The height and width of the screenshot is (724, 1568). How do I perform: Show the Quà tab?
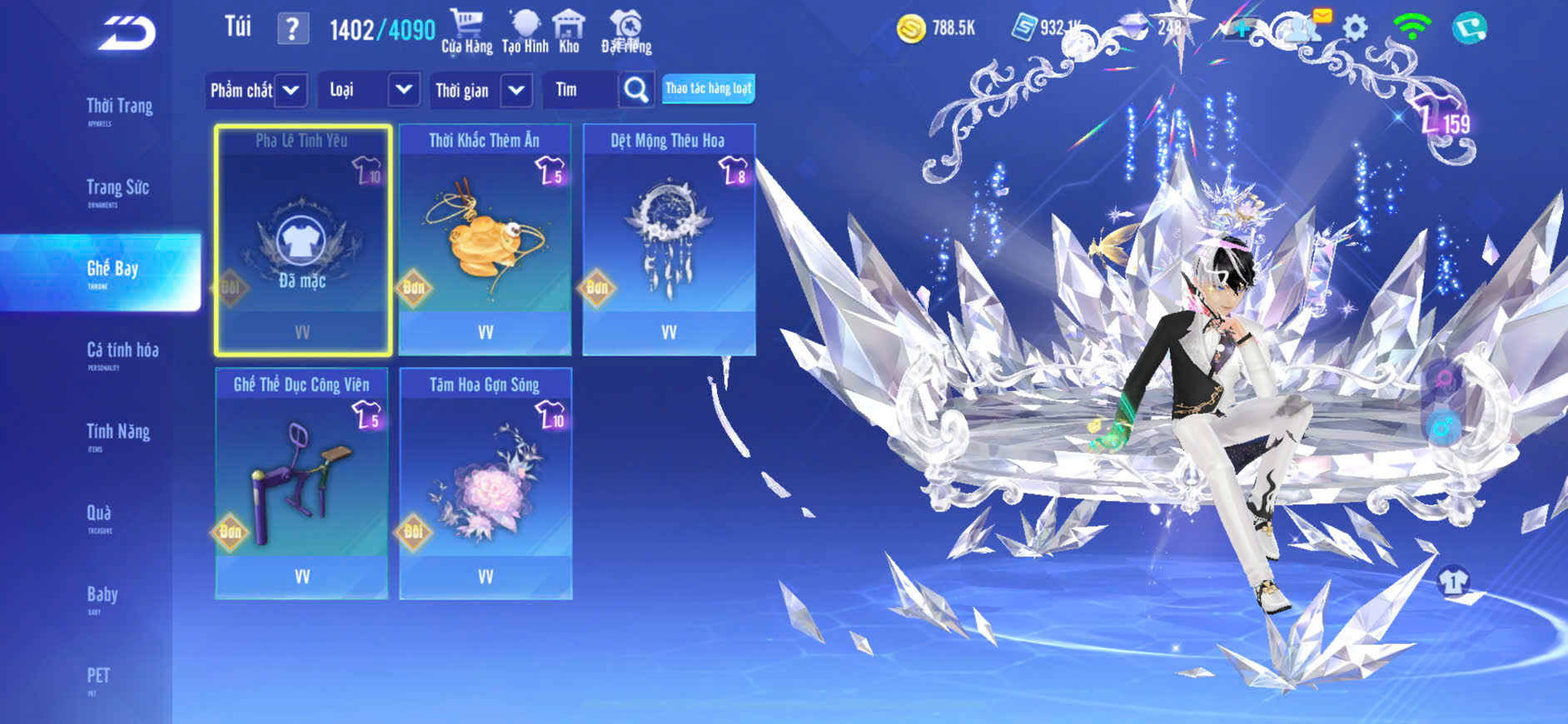[99, 514]
